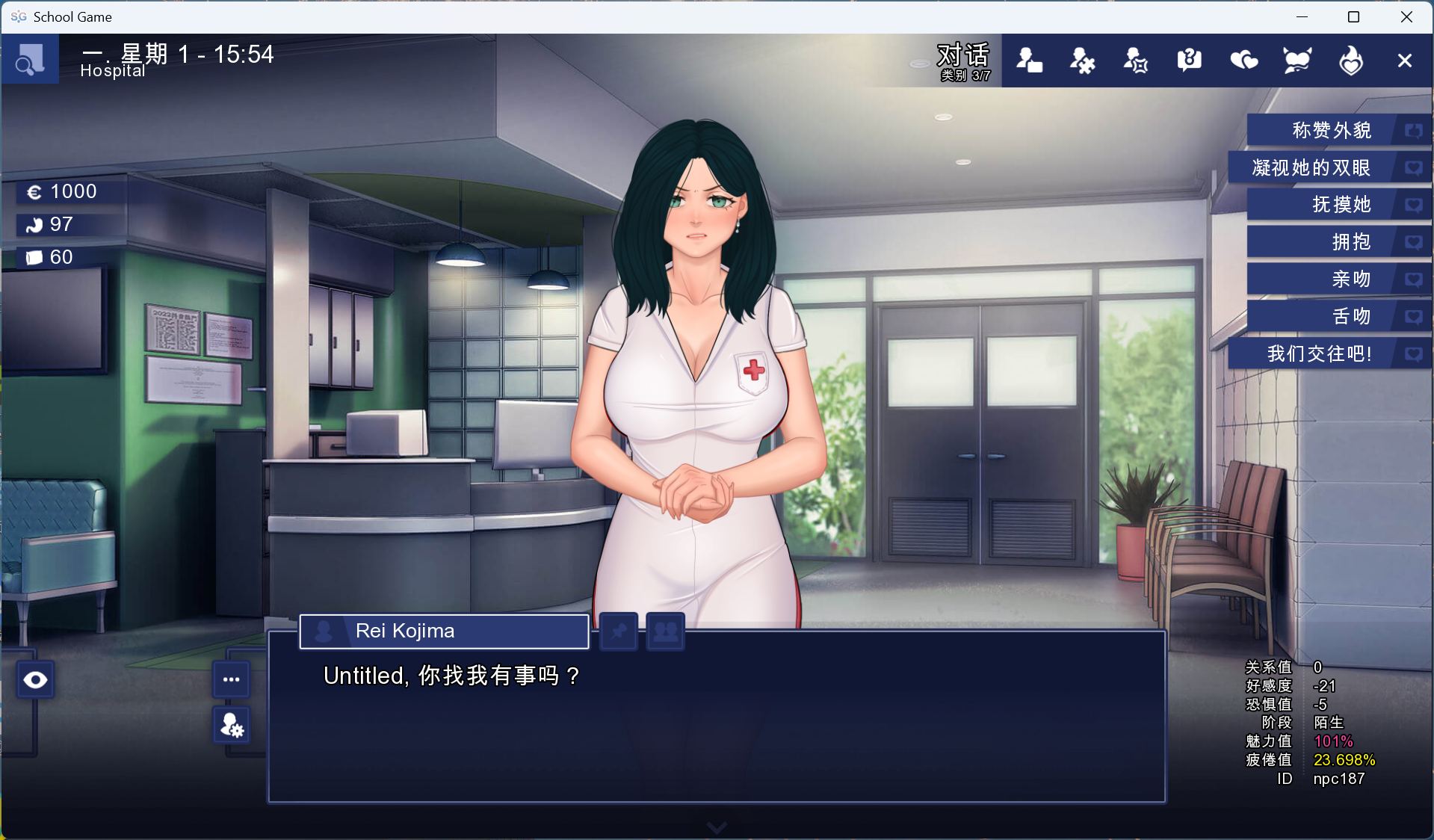This screenshot has height=840, width=1434.
Task: Switch to the 对话 category tab
Action: click(x=963, y=56)
